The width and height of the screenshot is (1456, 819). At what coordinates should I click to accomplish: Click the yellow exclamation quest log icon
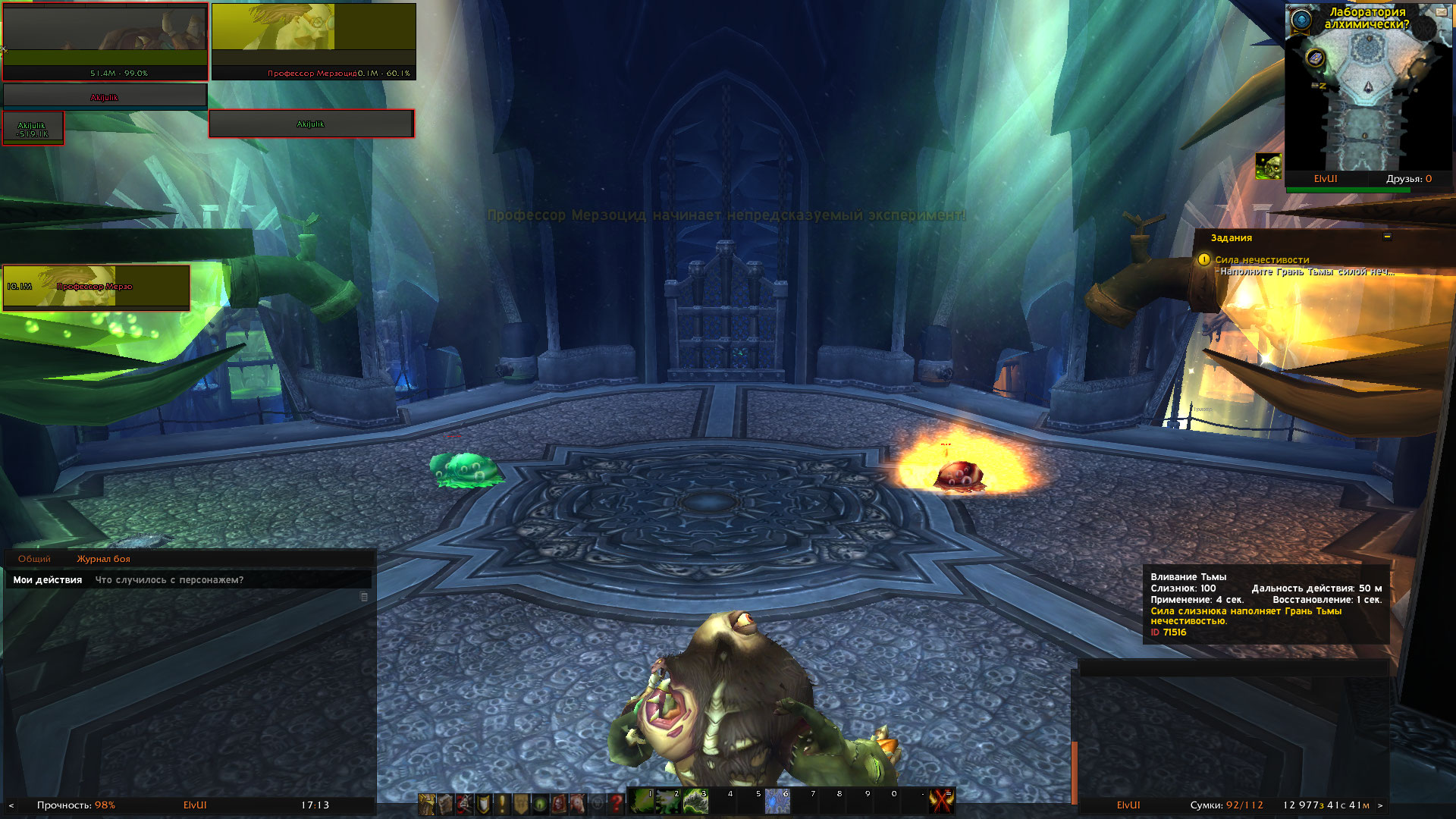(x=502, y=804)
